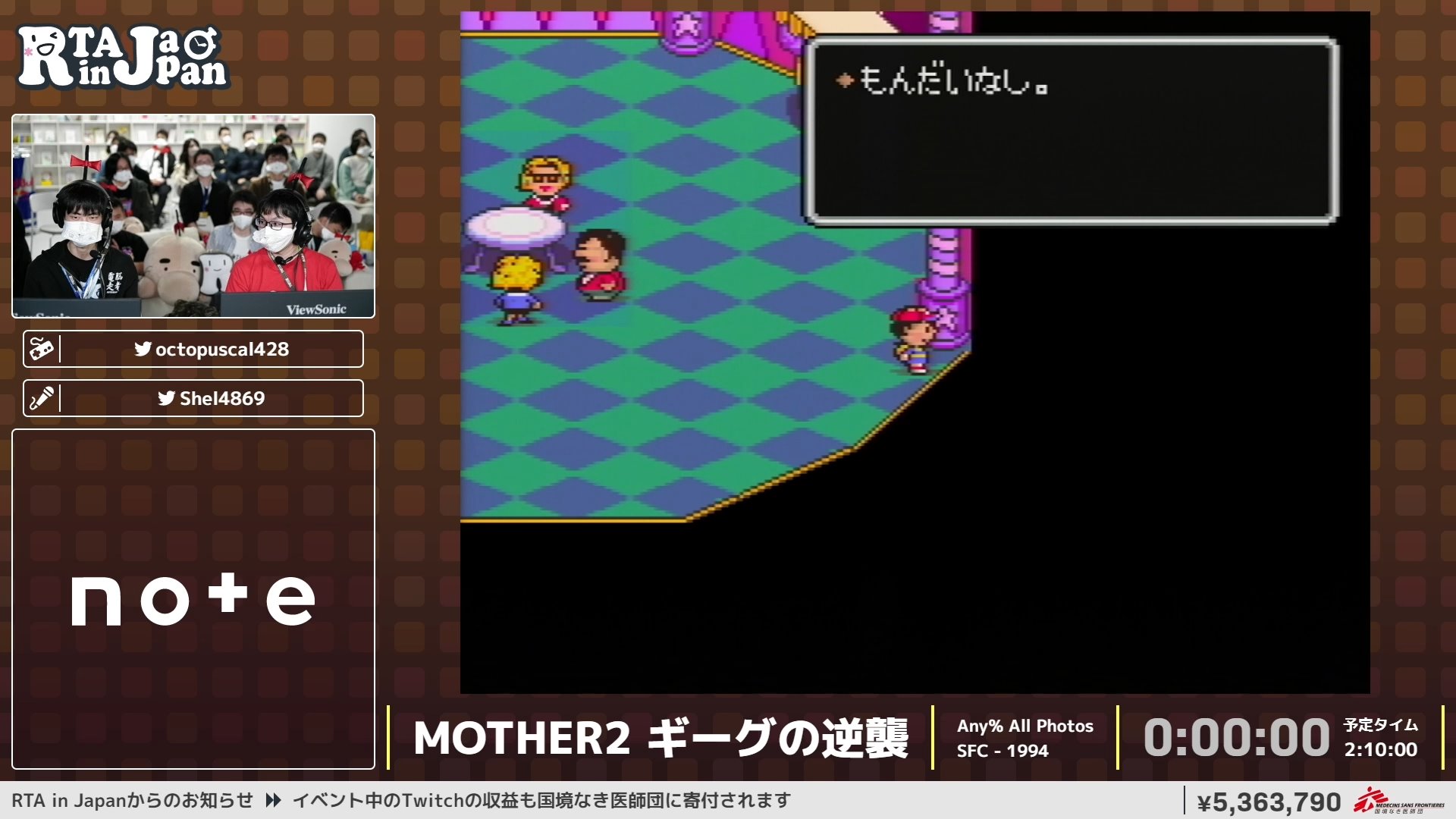Select the MOTHER2 ギーグの逆襲 title bar
1456x819 pixels.
point(664,736)
